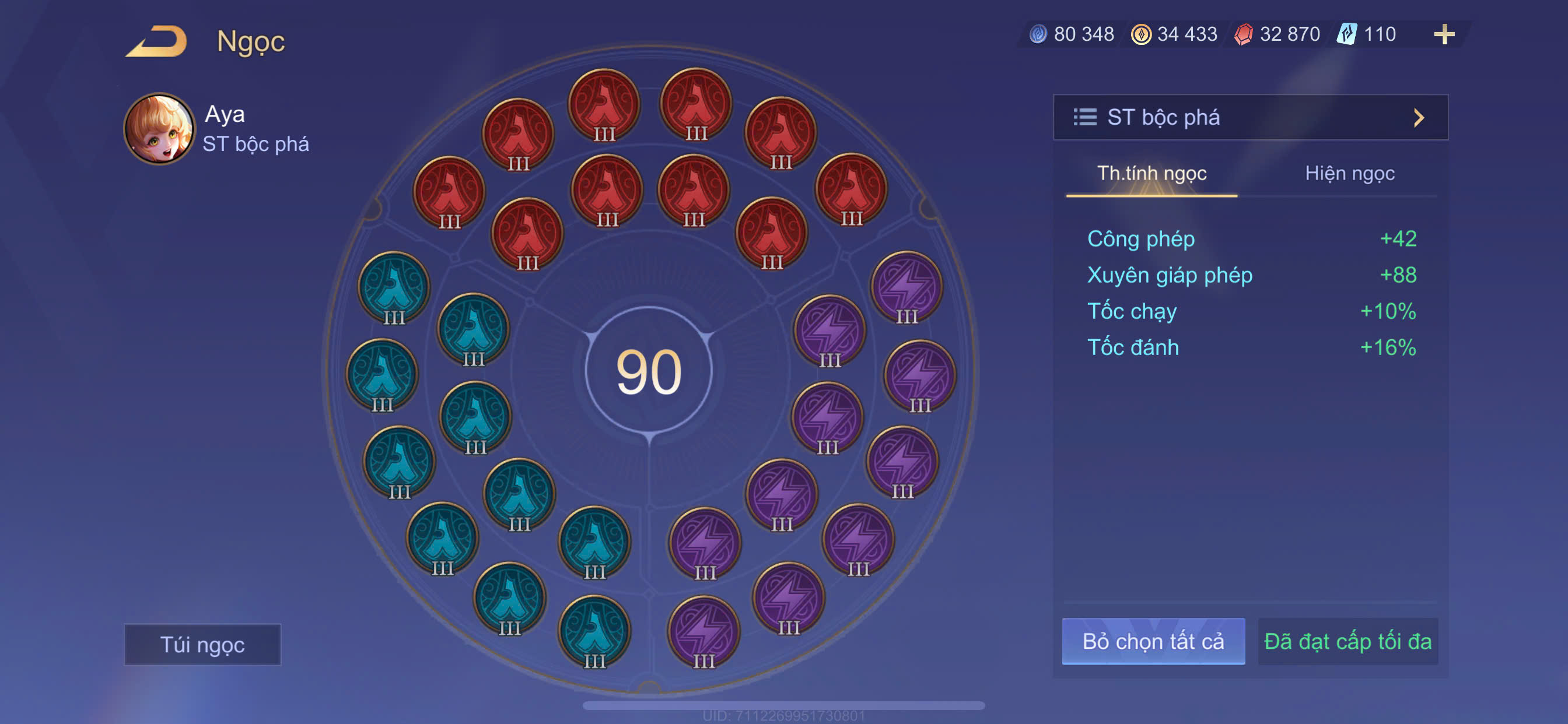
Task: Tap Aya's hero portrait
Action: click(159, 128)
